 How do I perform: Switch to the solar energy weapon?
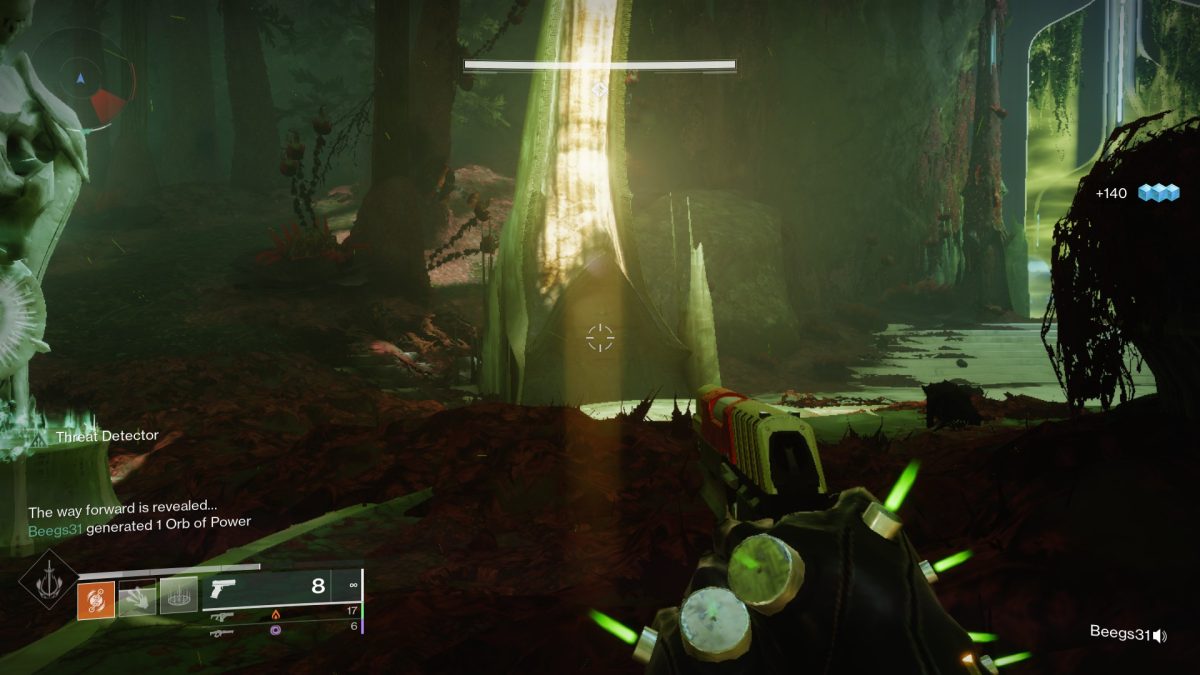point(222,617)
